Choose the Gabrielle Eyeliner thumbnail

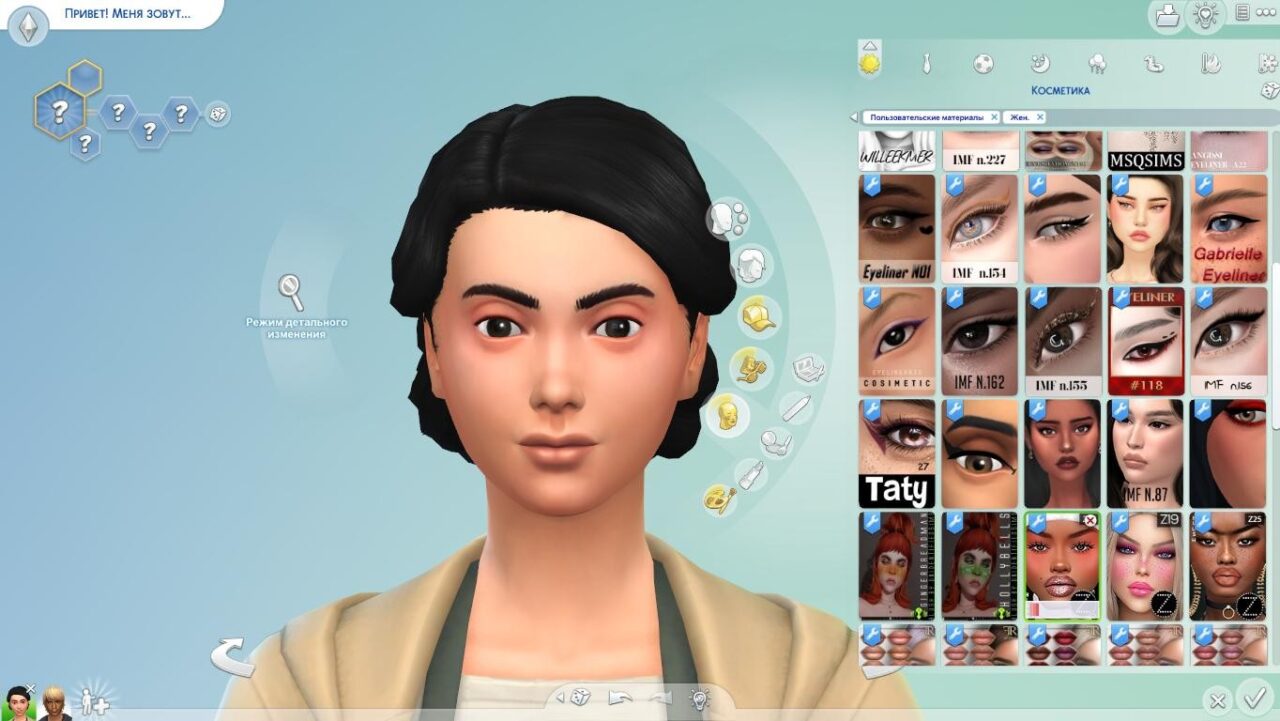coord(1228,229)
